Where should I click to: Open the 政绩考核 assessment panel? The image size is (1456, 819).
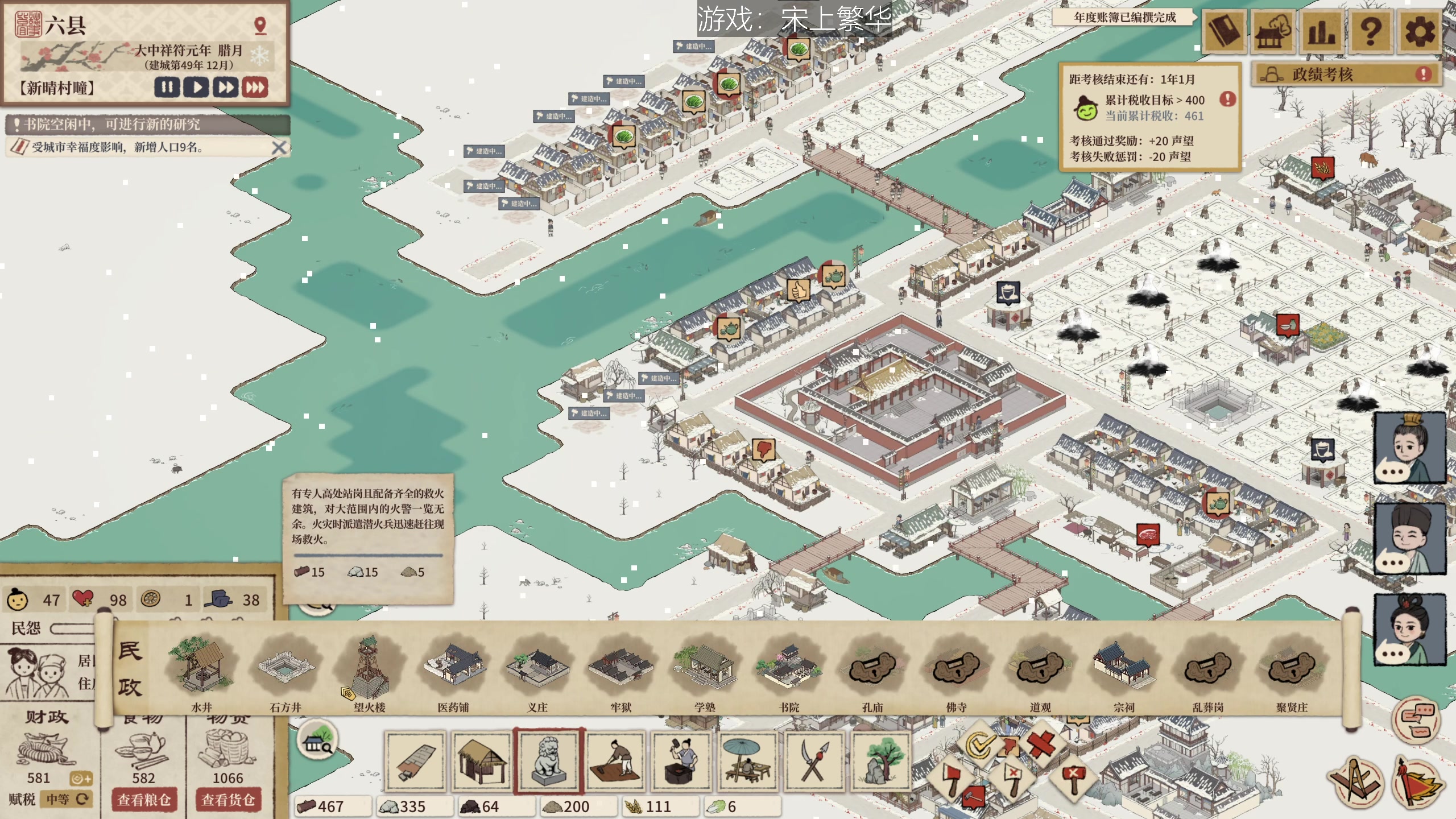(1346, 75)
